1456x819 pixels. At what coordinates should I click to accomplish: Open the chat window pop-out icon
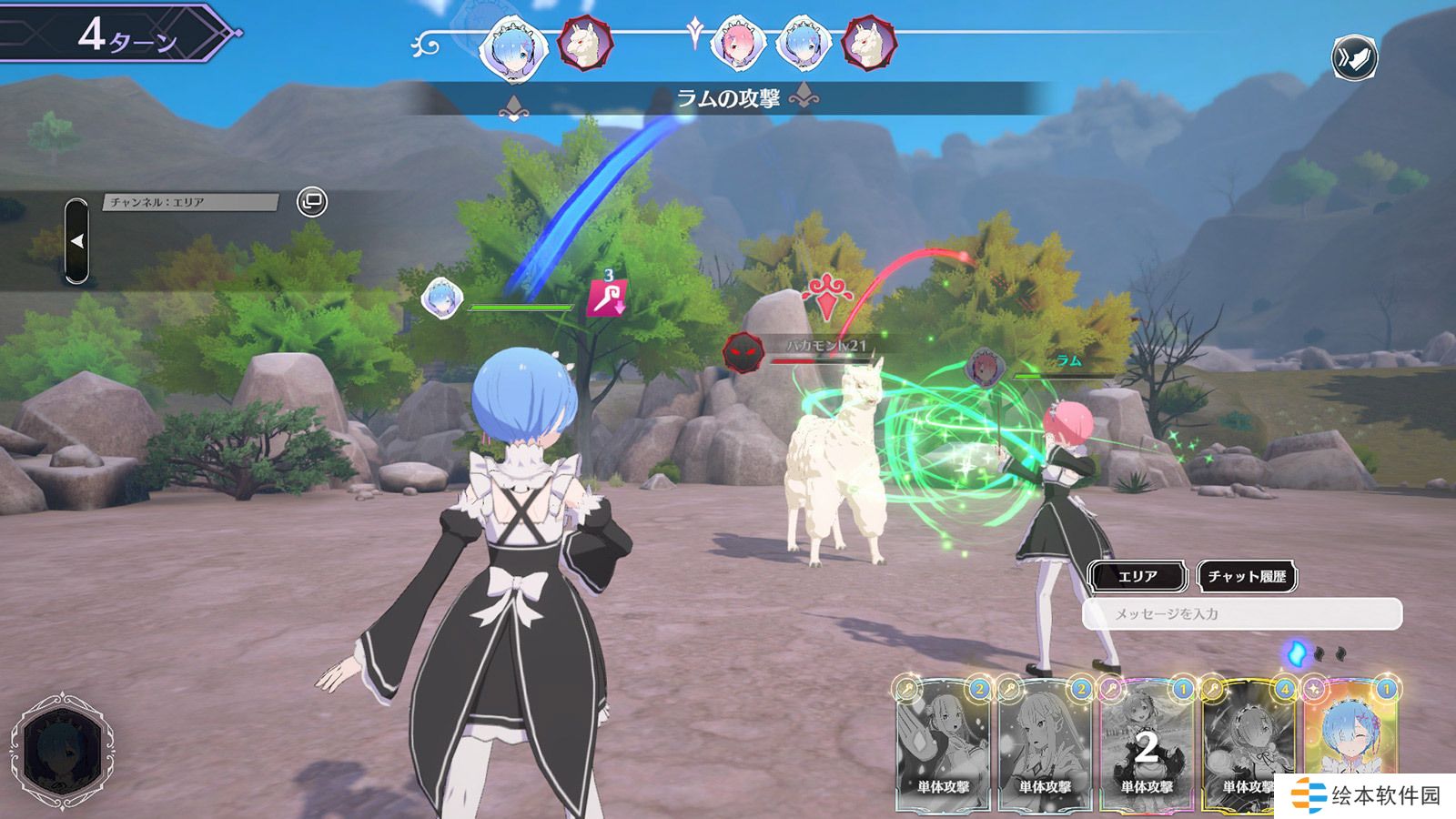coord(312,201)
